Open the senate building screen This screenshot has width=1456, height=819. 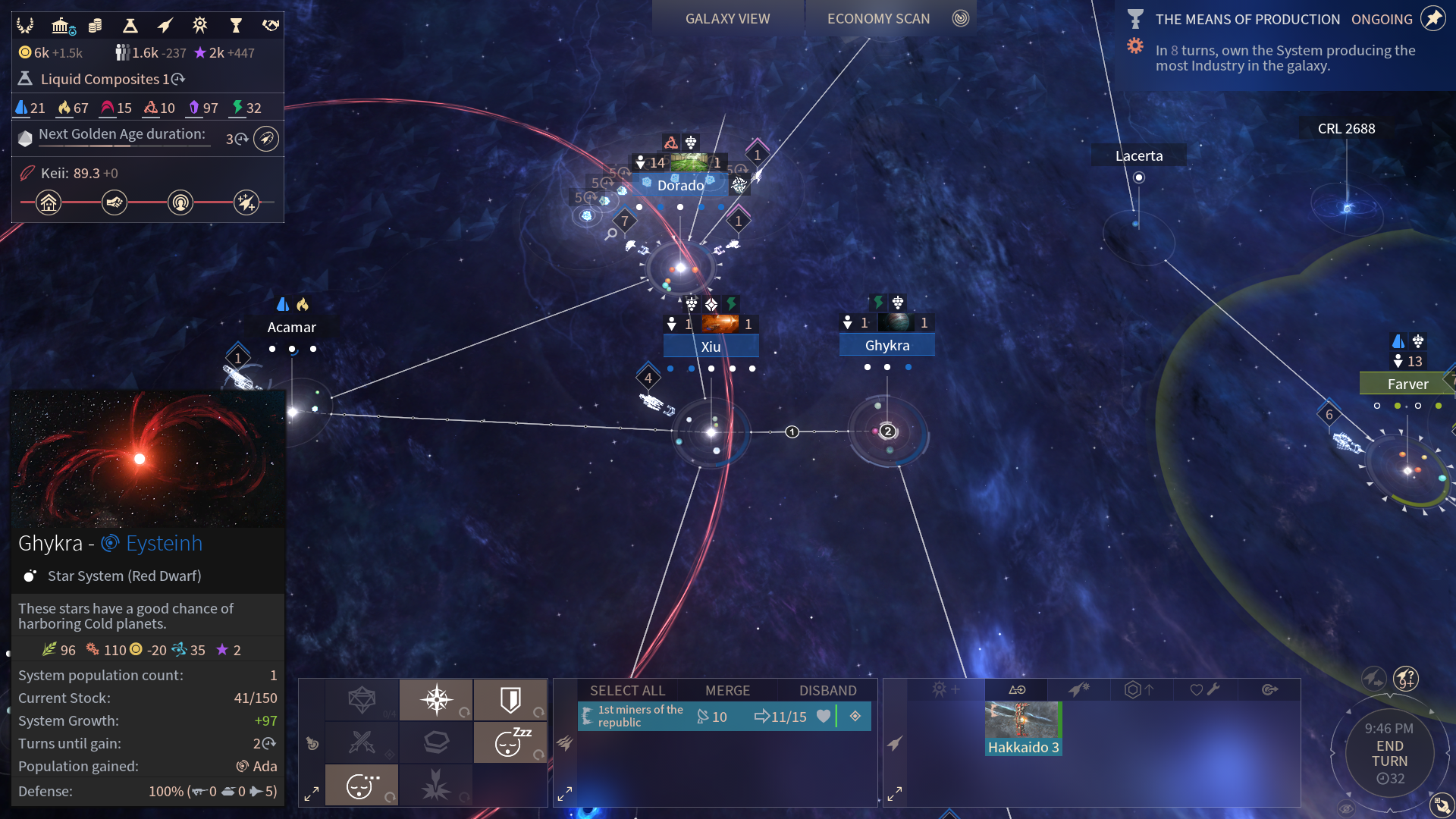point(61,26)
